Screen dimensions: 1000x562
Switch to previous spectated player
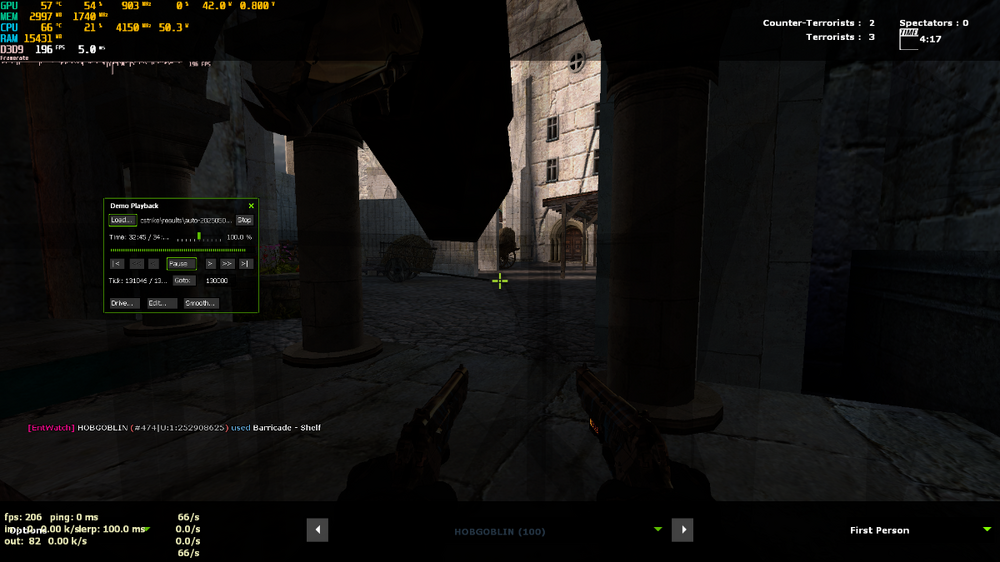pyautogui.click(x=317, y=530)
